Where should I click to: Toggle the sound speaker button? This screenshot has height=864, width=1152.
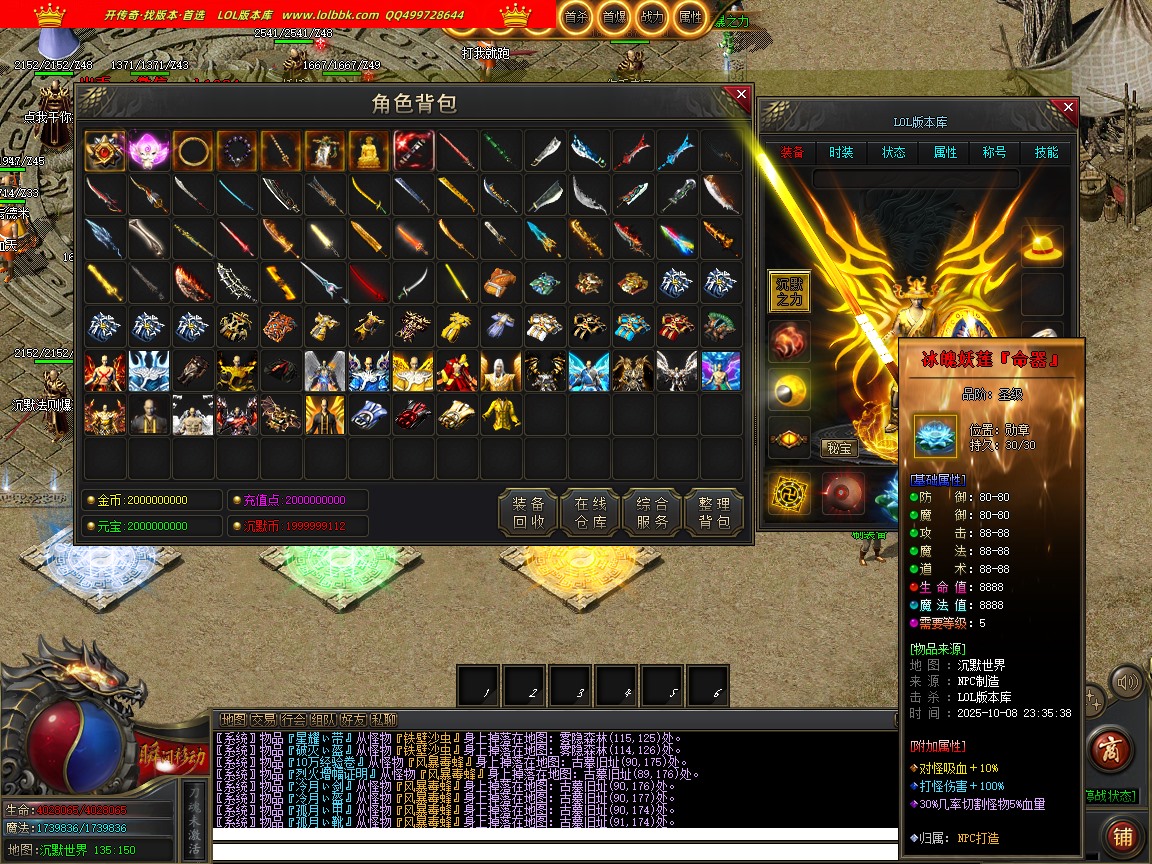click(x=1127, y=683)
